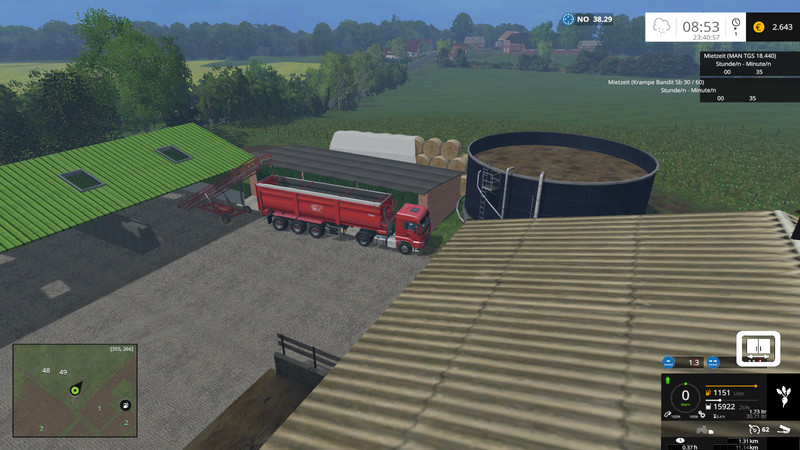Click the sugar beet fill type icon

[784, 392]
